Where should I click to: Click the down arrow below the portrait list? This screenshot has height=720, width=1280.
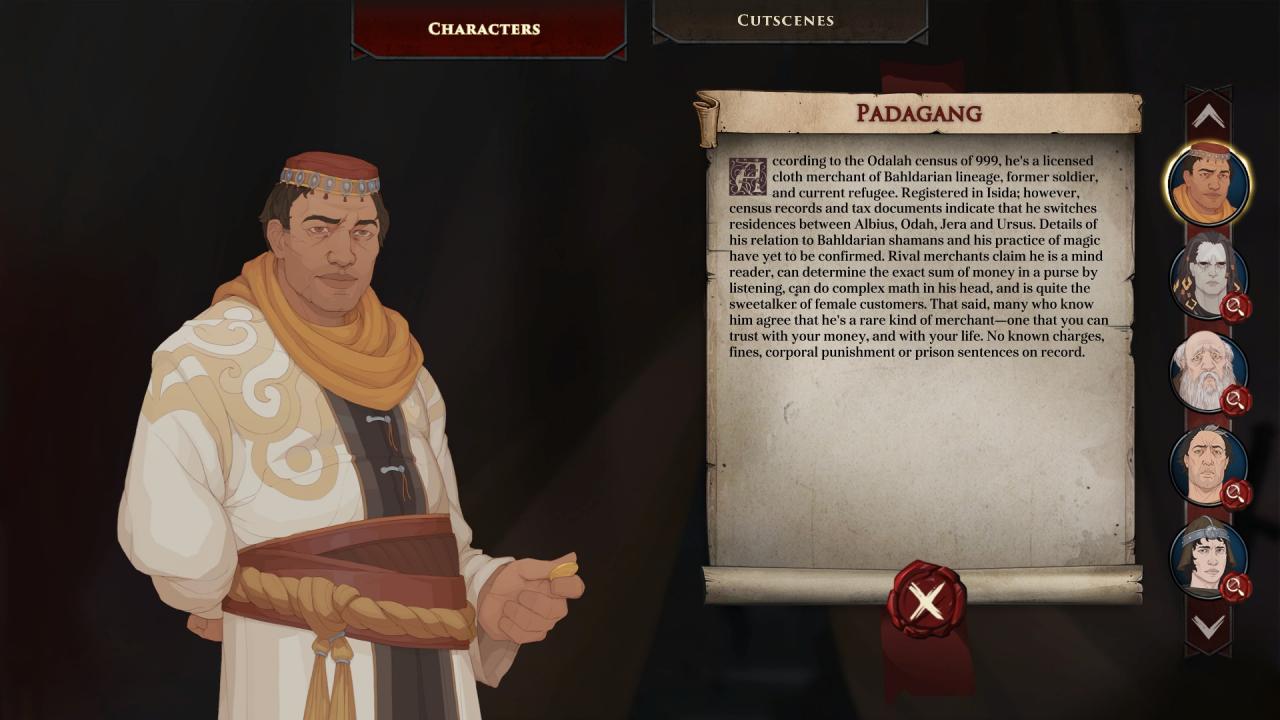tap(1208, 627)
